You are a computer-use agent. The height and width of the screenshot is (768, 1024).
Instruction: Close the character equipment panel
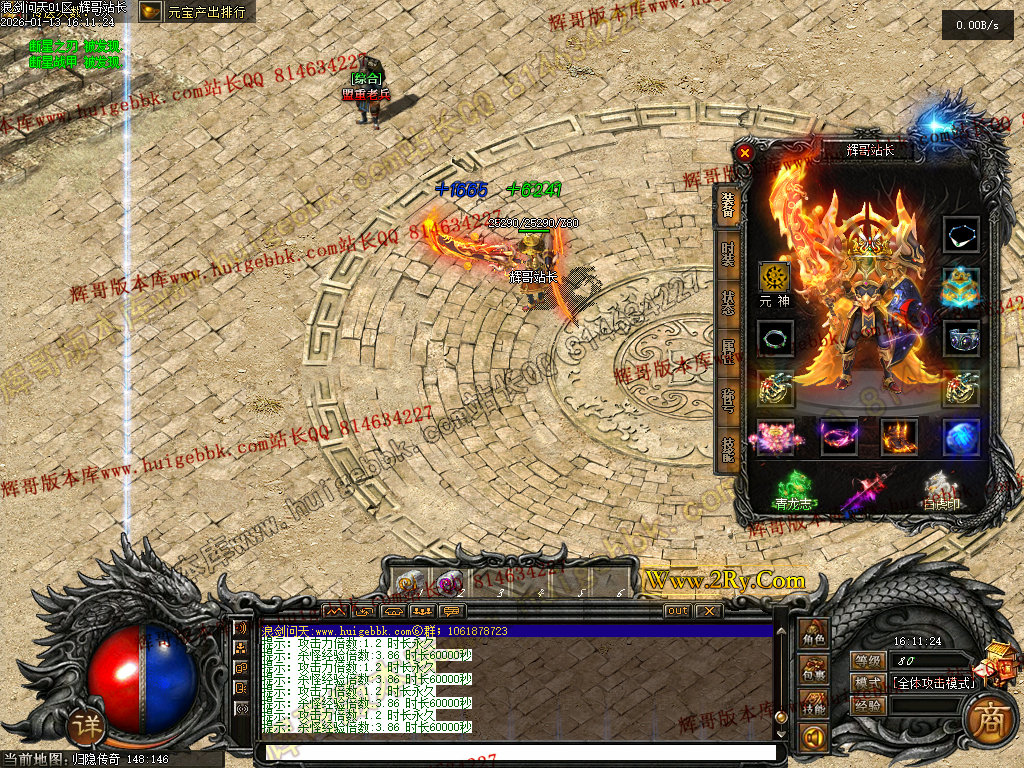point(744,153)
